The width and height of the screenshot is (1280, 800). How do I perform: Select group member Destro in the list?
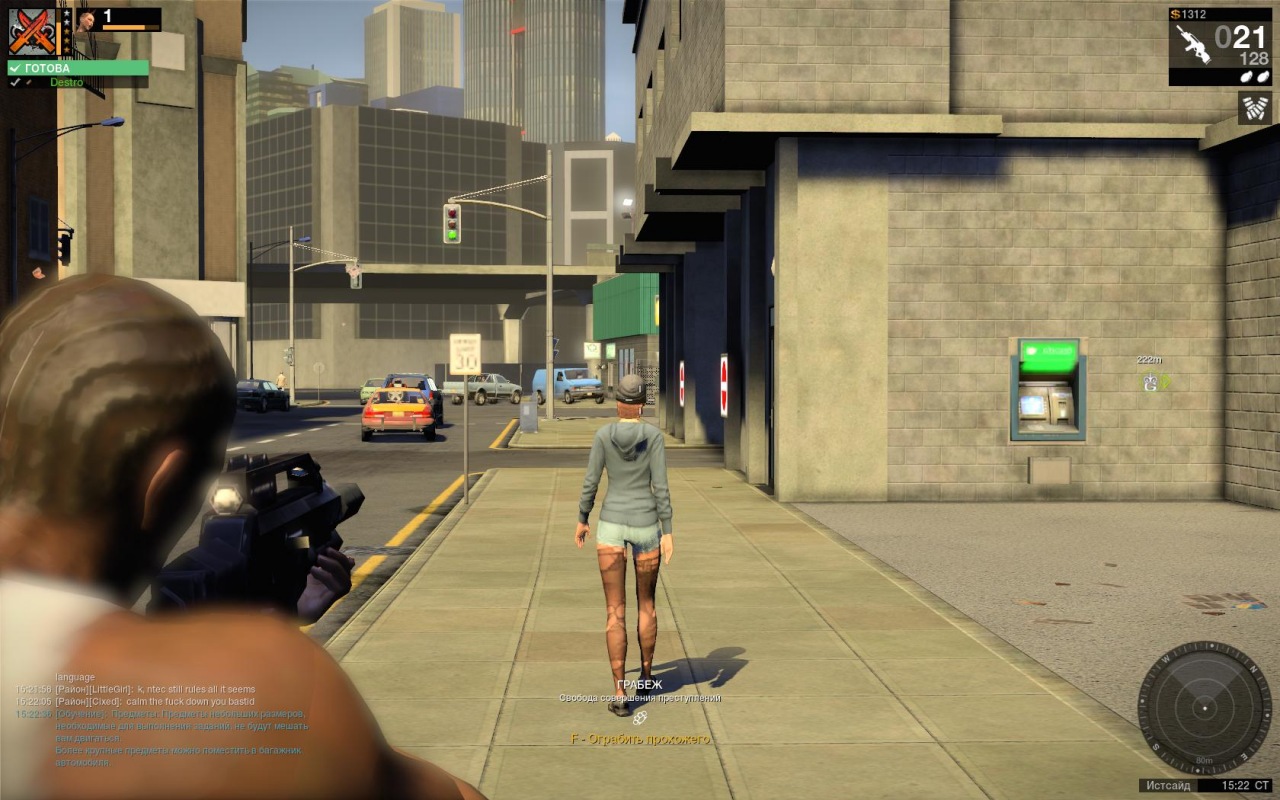(x=66, y=82)
